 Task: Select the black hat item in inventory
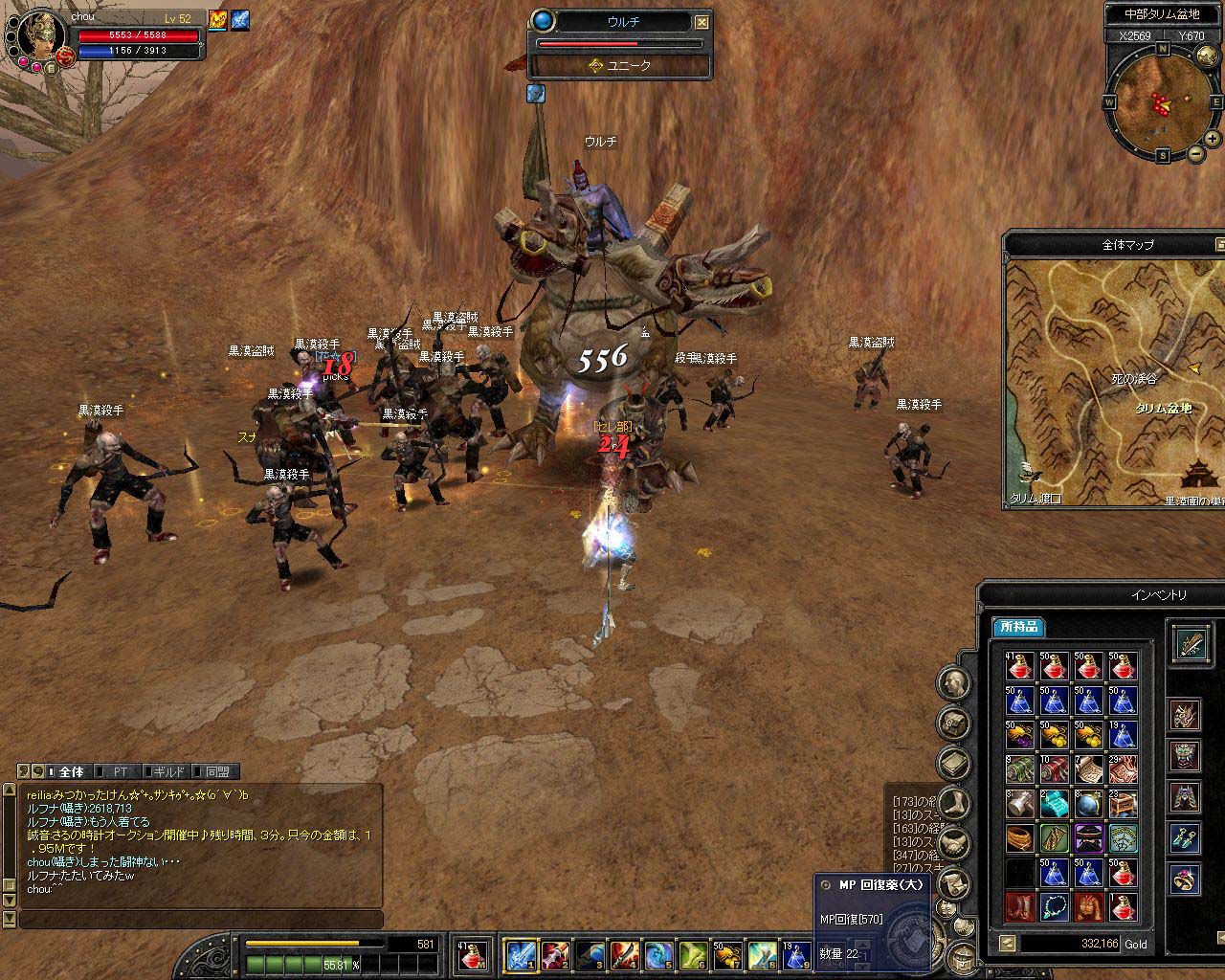pyautogui.click(x=1089, y=837)
